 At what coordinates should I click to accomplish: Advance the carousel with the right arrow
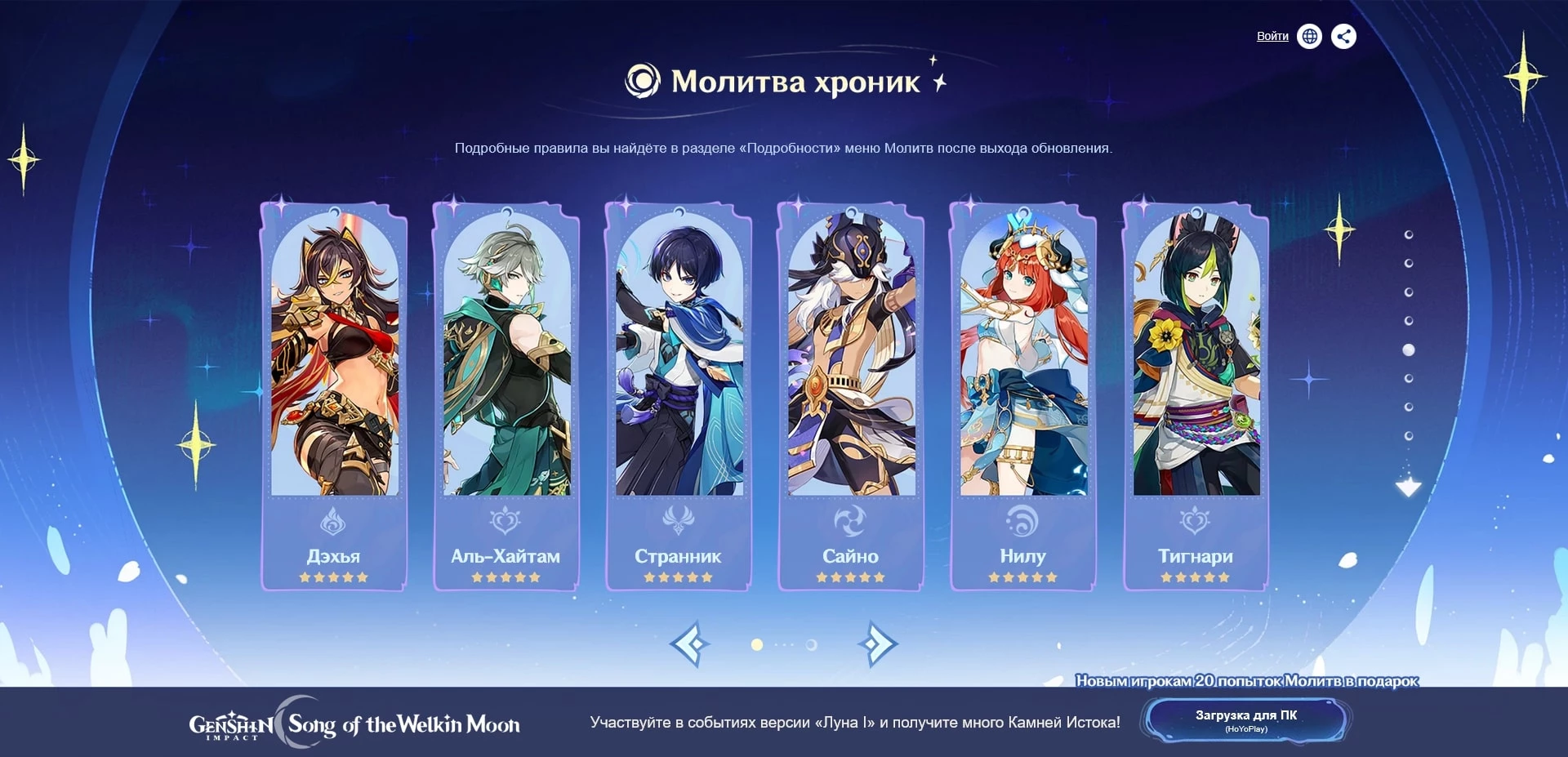point(878,644)
